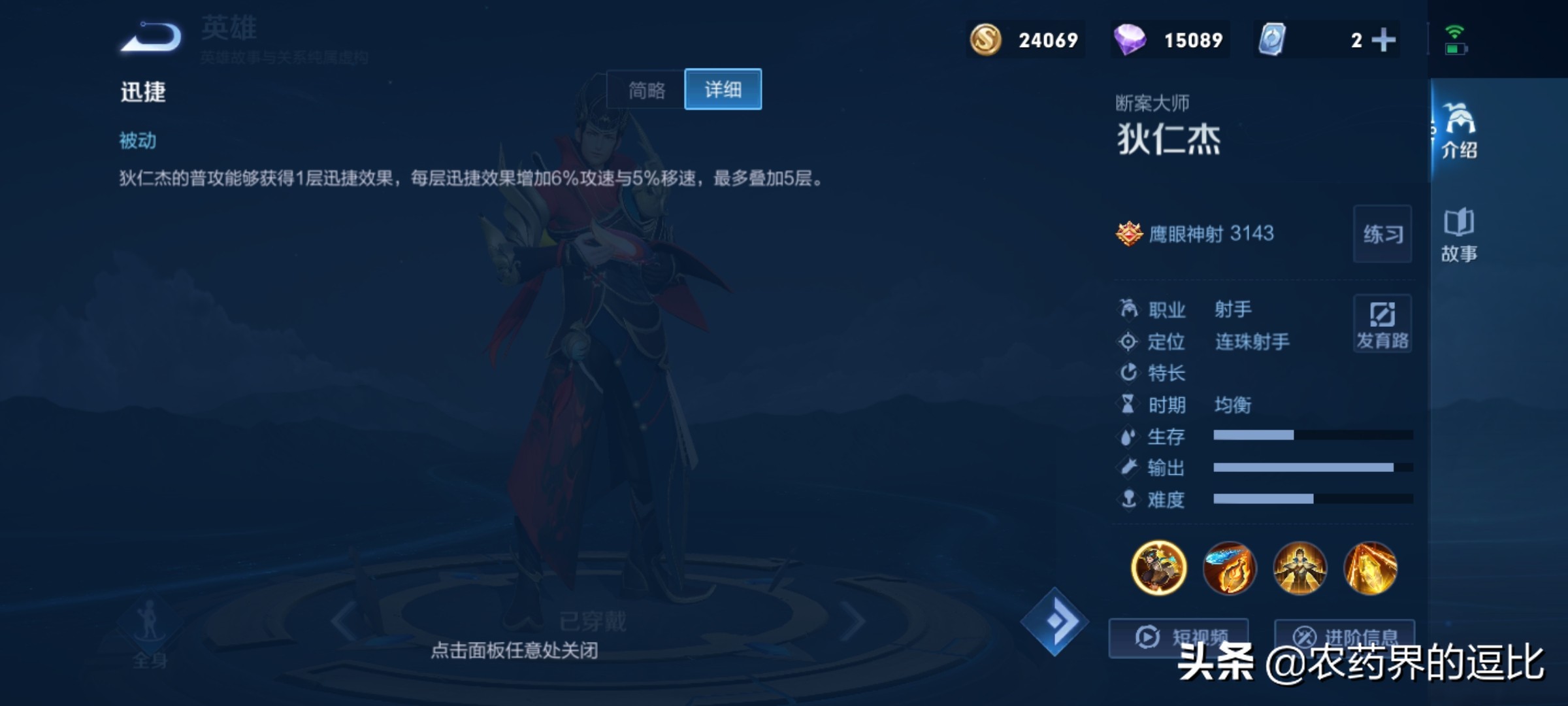The height and width of the screenshot is (706, 1568).
Task: View the golden figure third skill icon
Action: 1299,567
